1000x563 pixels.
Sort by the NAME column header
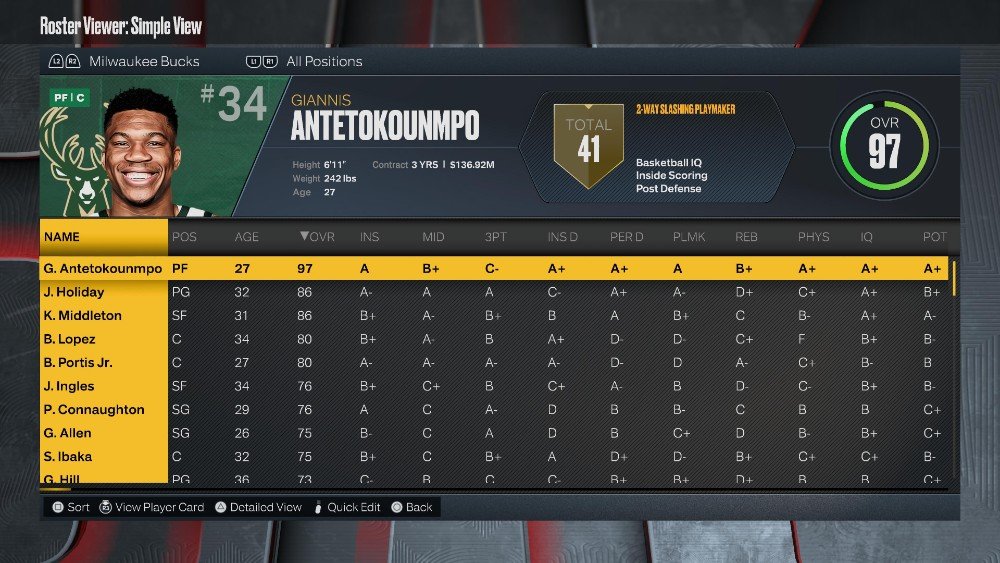tap(62, 237)
